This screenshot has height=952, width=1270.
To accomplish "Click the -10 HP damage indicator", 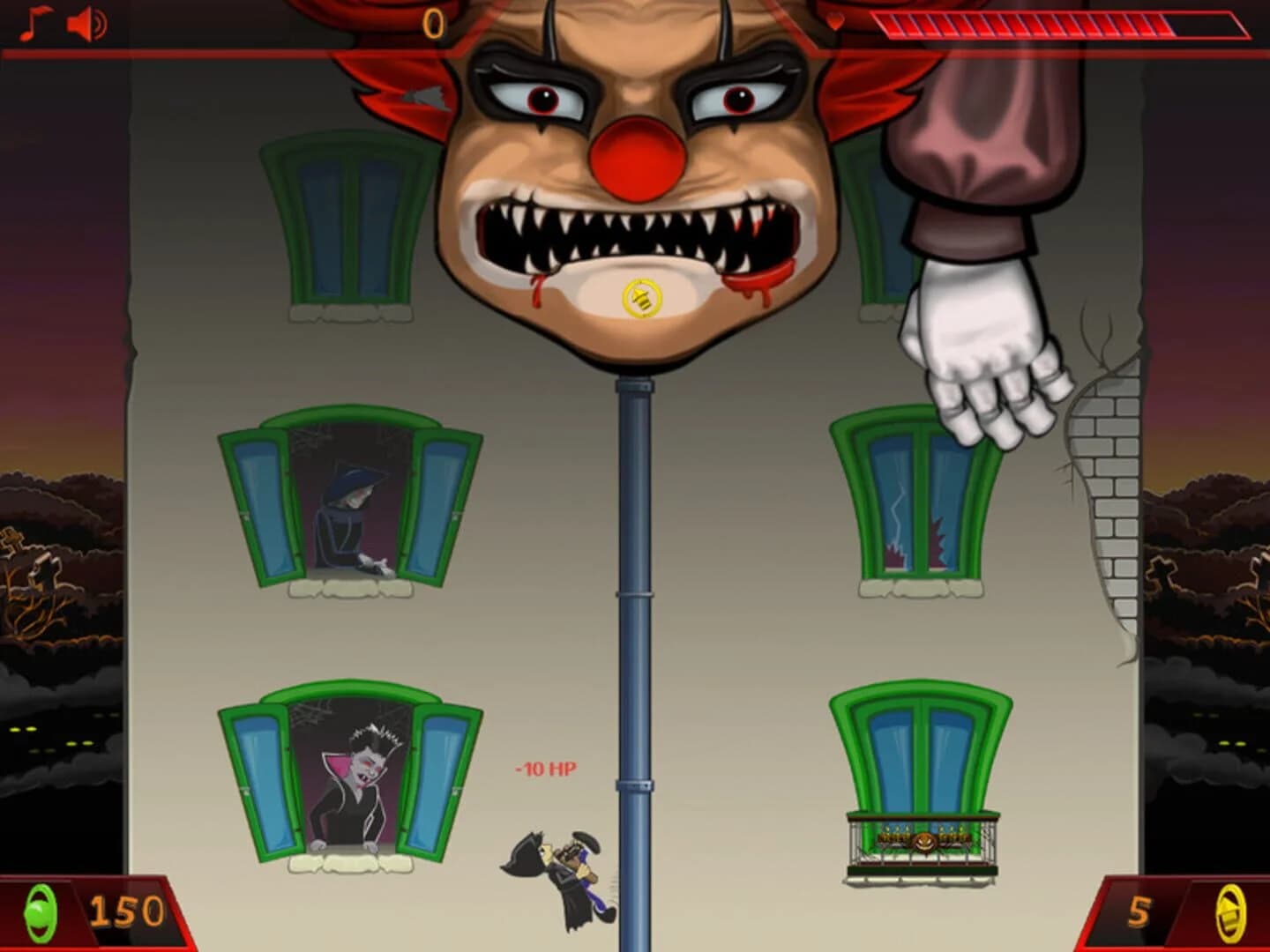I will (544, 770).
